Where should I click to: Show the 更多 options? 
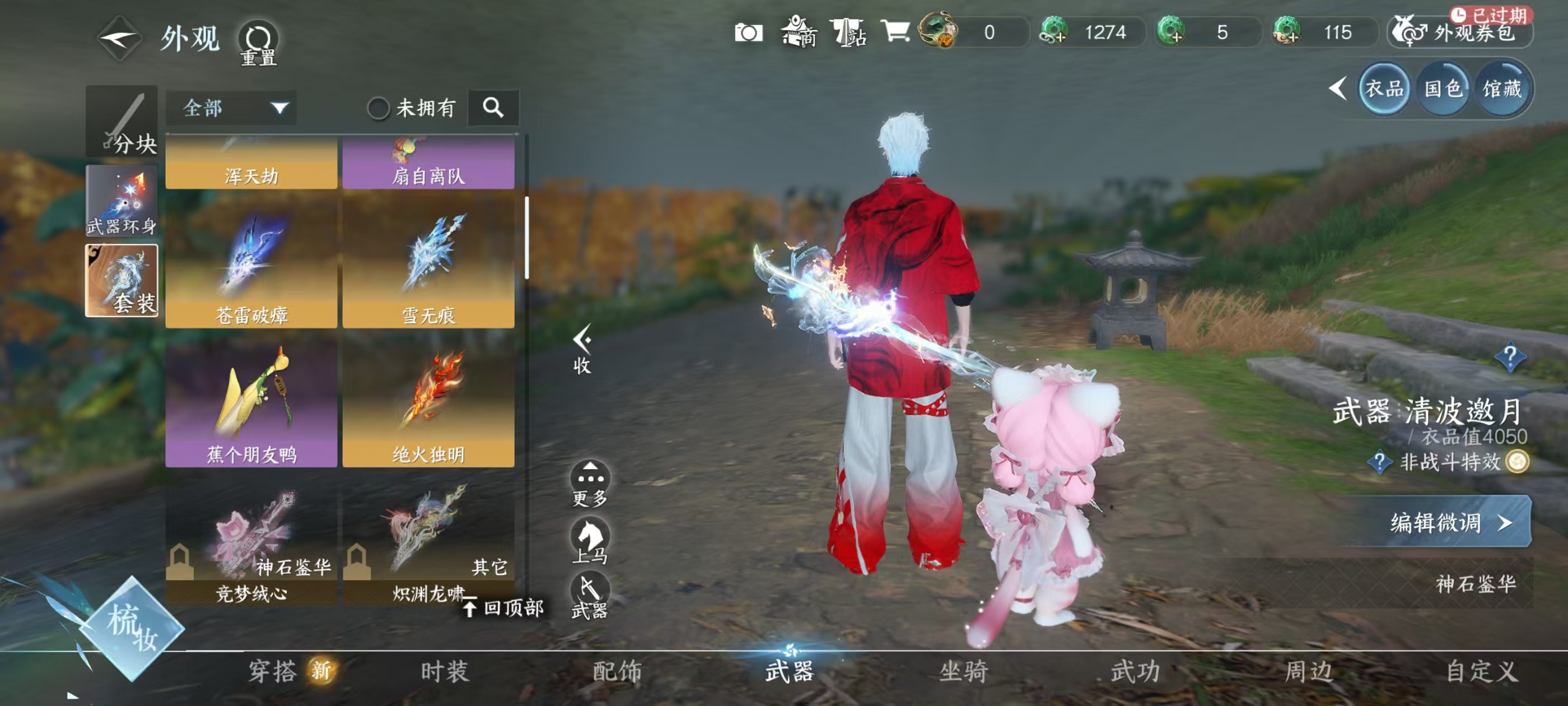tap(589, 484)
